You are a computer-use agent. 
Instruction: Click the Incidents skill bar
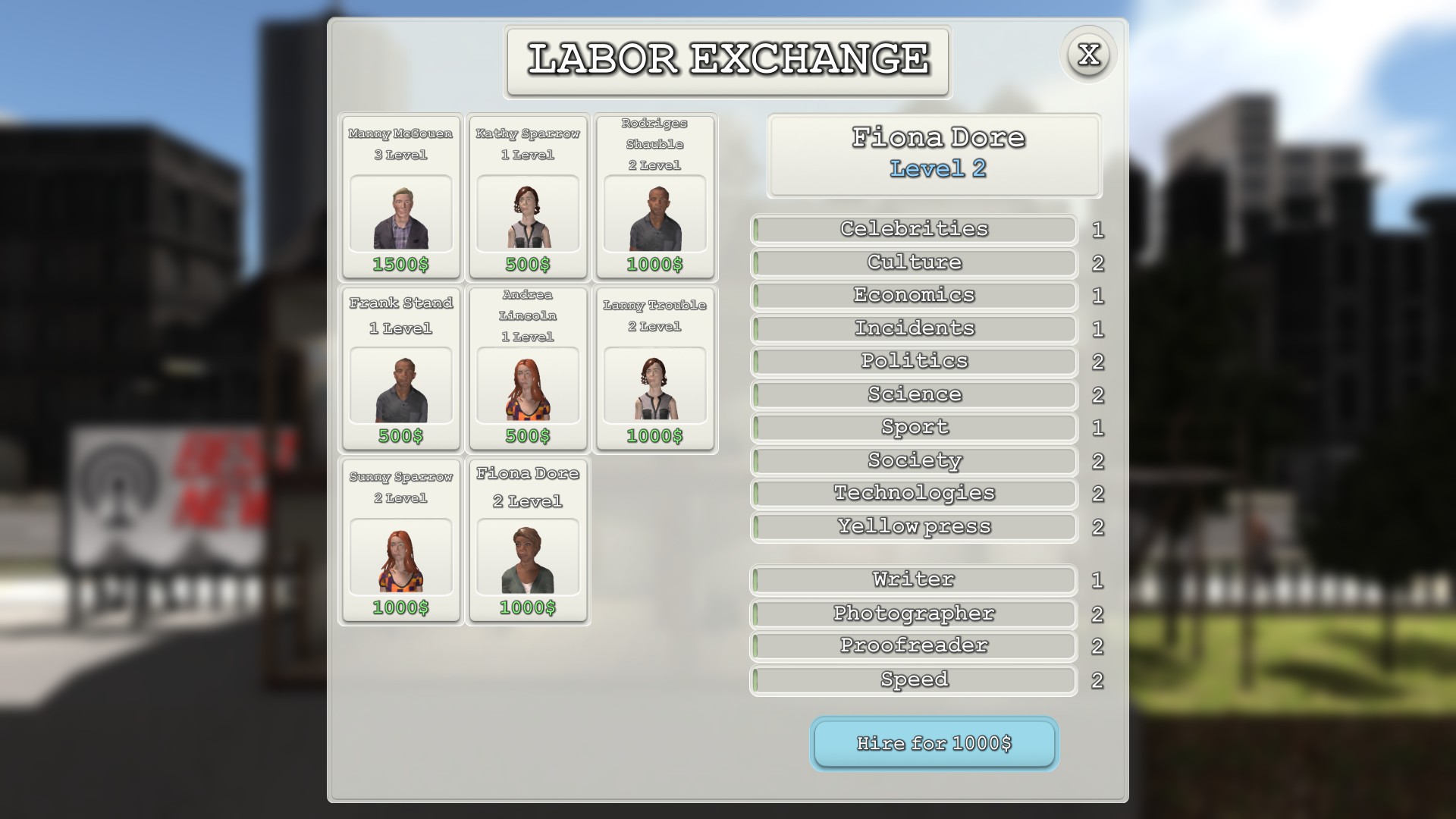(x=913, y=328)
